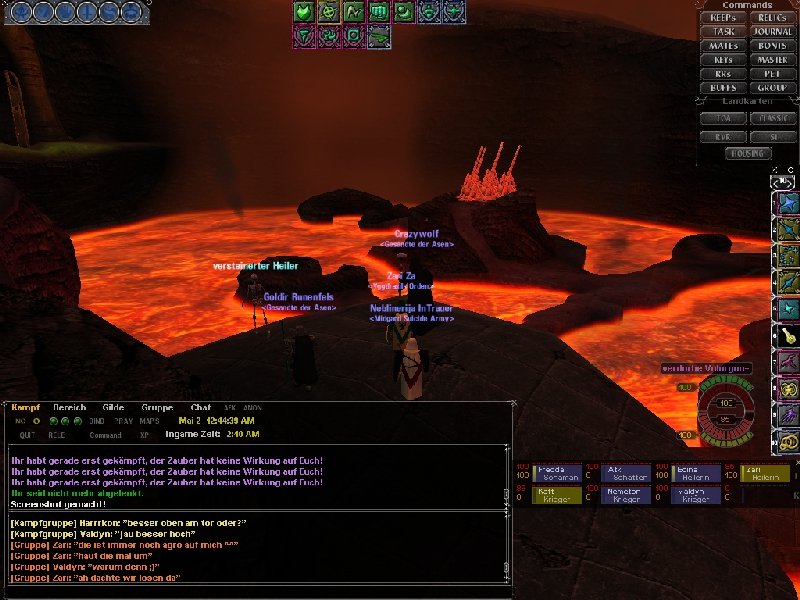The image size is (800, 600).
Task: Click the QUIT button in the chat bar
Action: [x=27, y=435]
